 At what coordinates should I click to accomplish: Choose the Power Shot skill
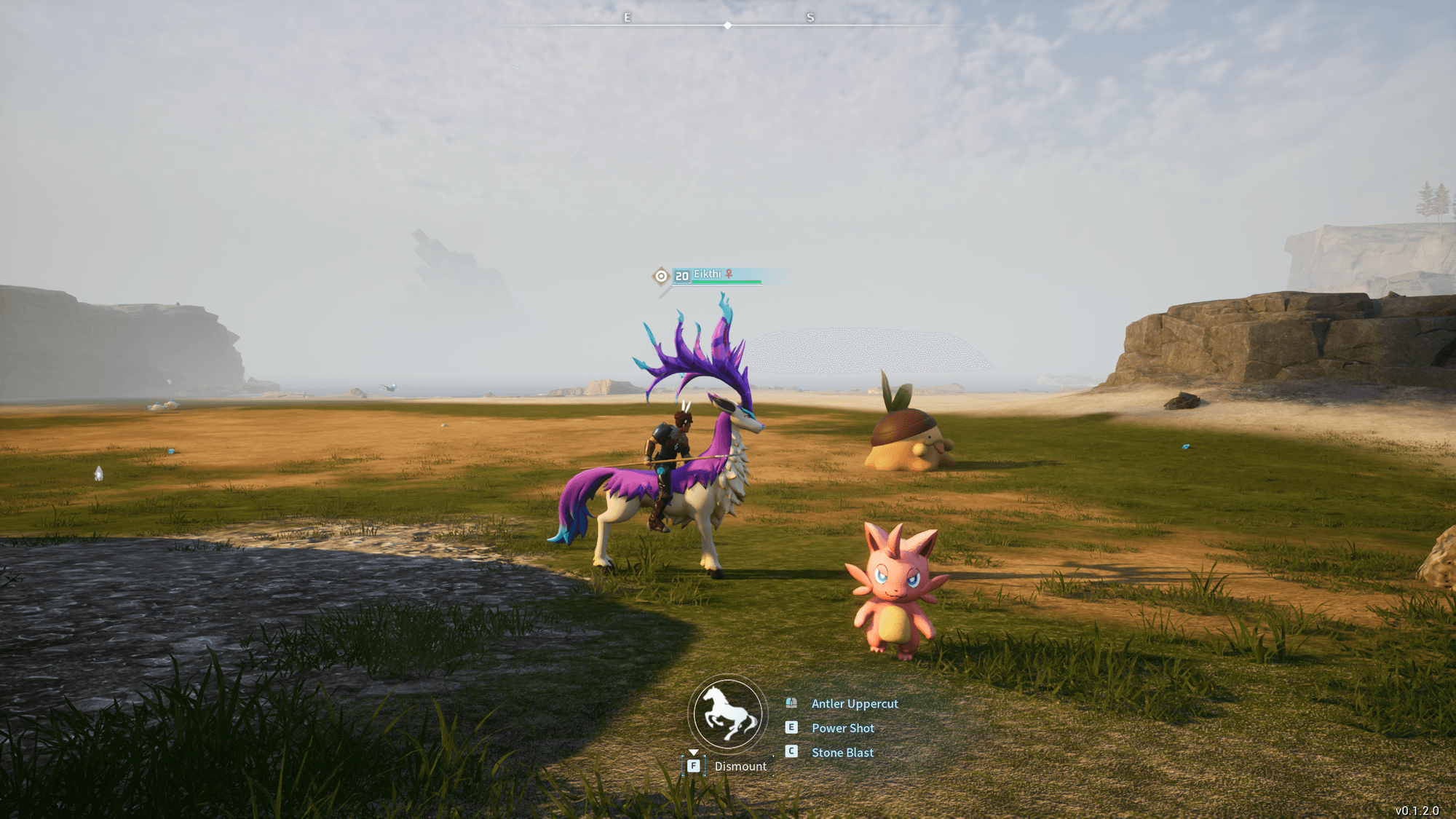click(842, 728)
